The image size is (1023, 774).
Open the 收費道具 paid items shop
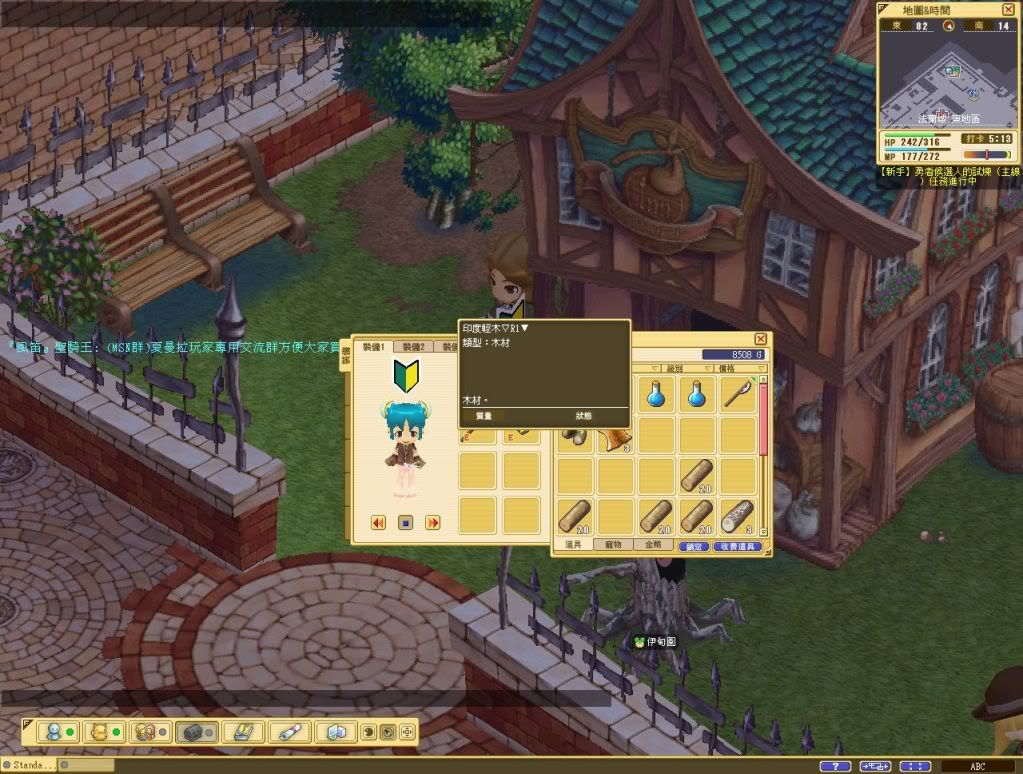[739, 547]
